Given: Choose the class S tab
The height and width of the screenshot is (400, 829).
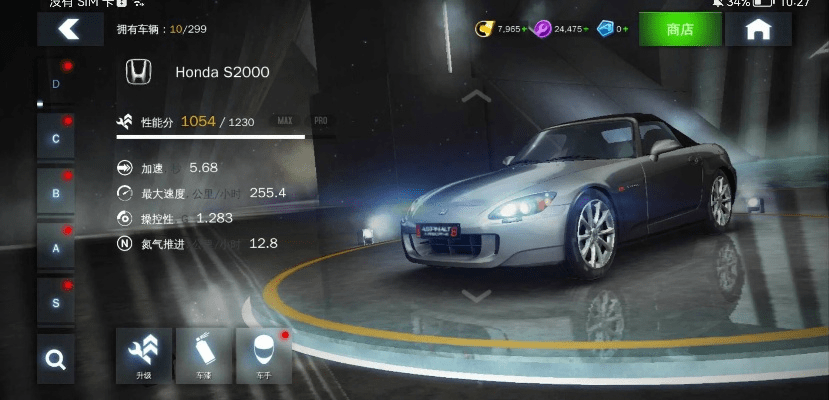Looking at the screenshot, I should pos(56,301).
